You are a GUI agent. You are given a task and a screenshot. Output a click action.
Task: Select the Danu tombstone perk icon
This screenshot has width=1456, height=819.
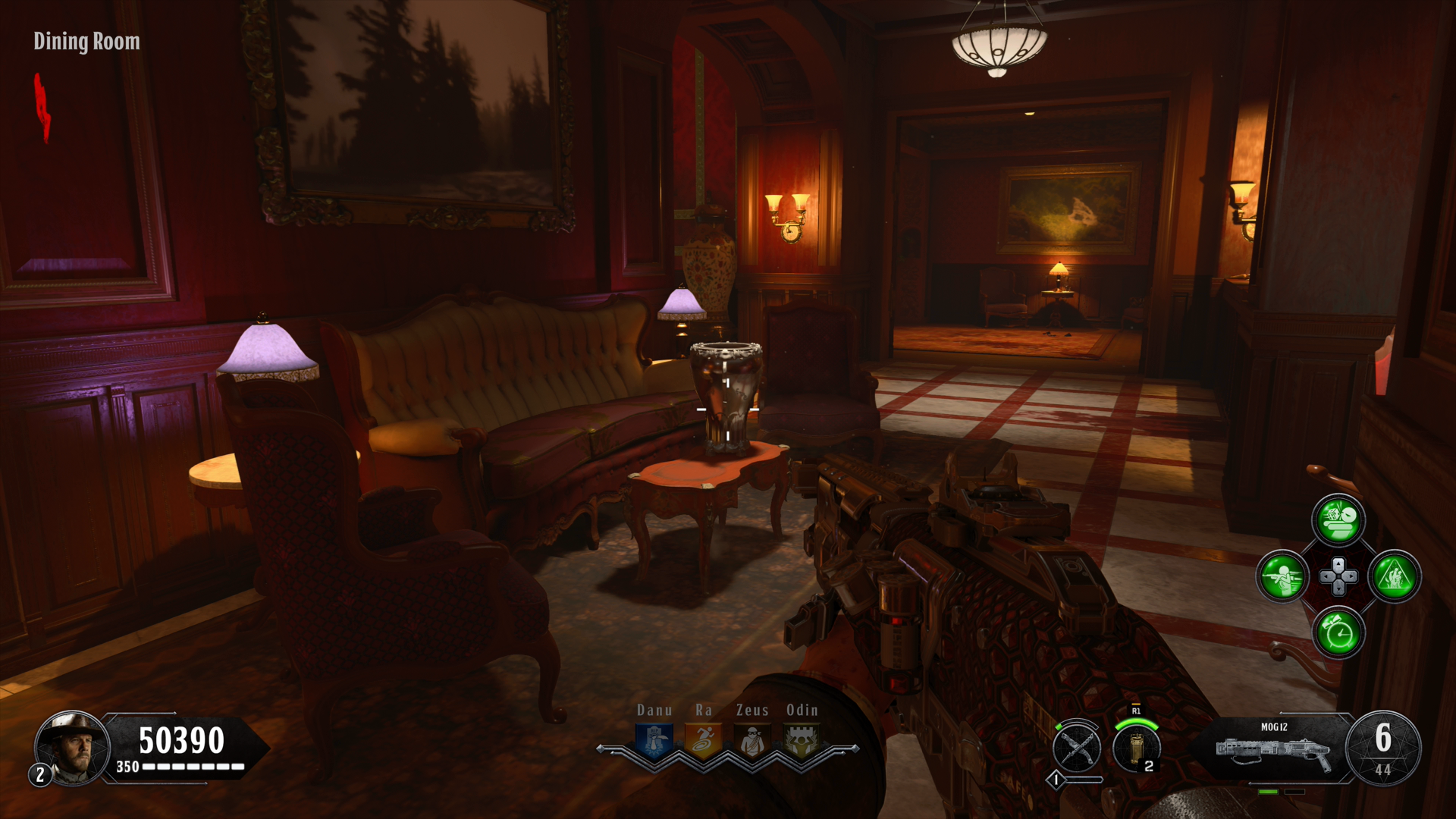pyautogui.click(x=654, y=741)
